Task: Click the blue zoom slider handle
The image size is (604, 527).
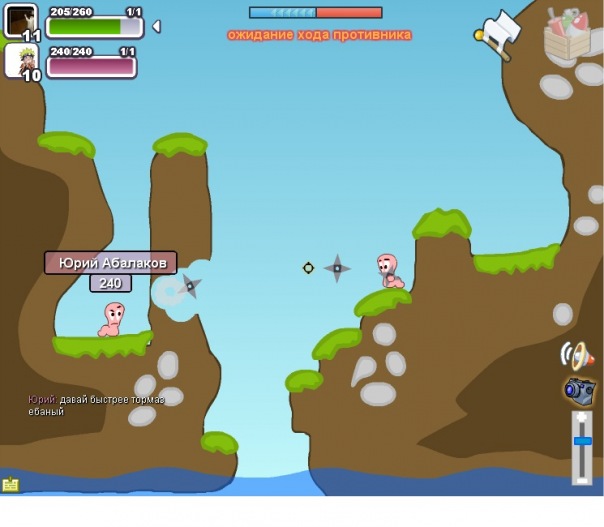Action: [x=582, y=441]
